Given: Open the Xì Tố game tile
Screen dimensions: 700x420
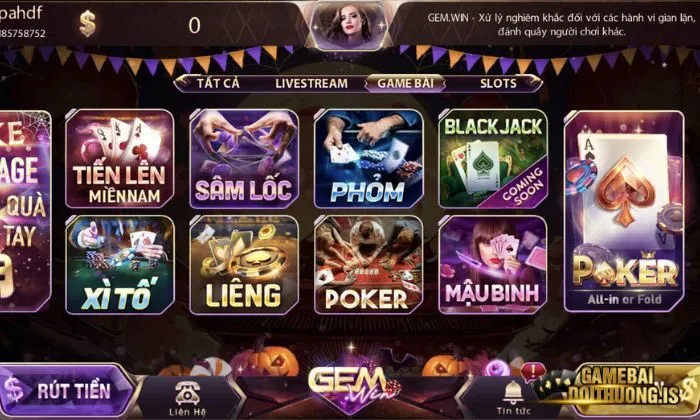Looking at the screenshot, I should point(119,265).
